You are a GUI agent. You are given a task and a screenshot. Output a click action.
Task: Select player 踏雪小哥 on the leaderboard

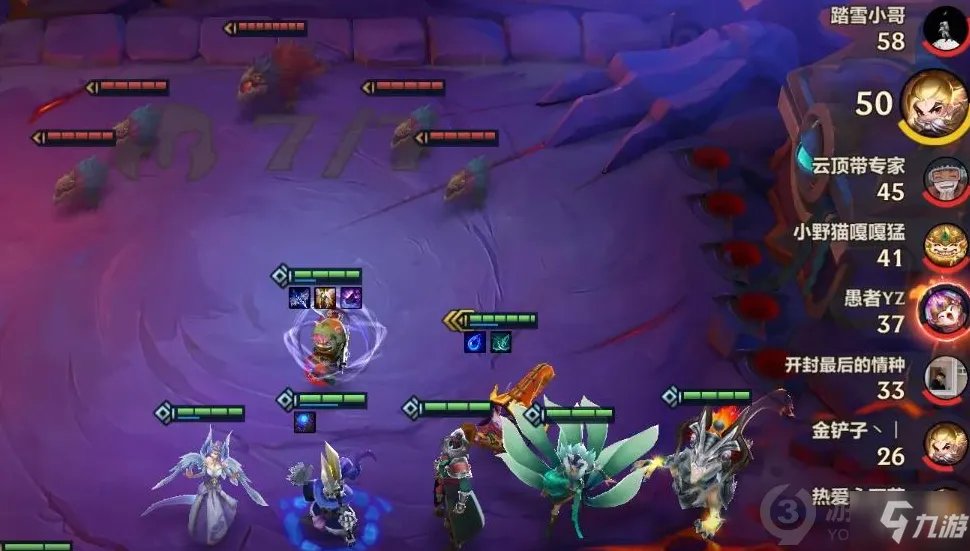click(x=944, y=29)
